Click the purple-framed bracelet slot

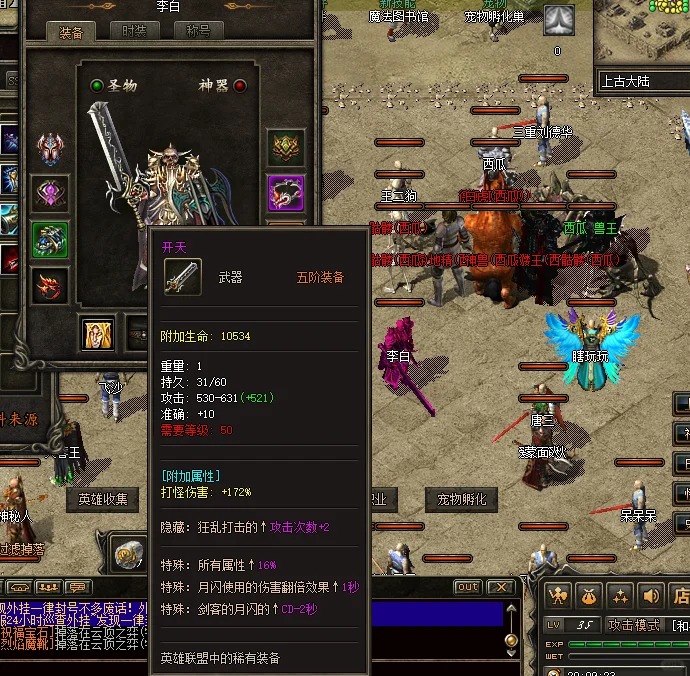point(286,193)
